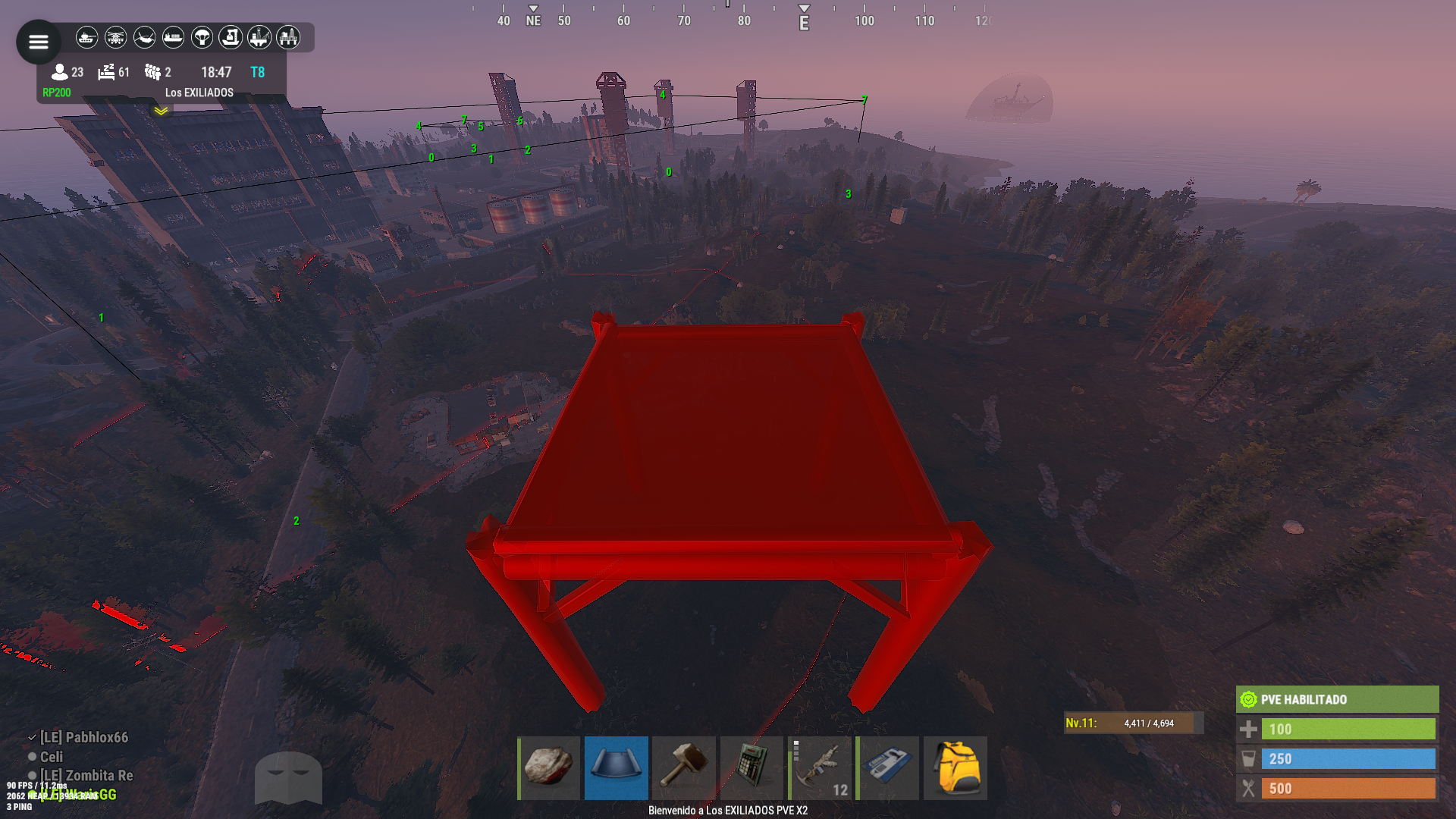Click the Chinook helicopter event icon
Image resolution: width=1456 pixels, height=819 pixels.
pos(144,37)
